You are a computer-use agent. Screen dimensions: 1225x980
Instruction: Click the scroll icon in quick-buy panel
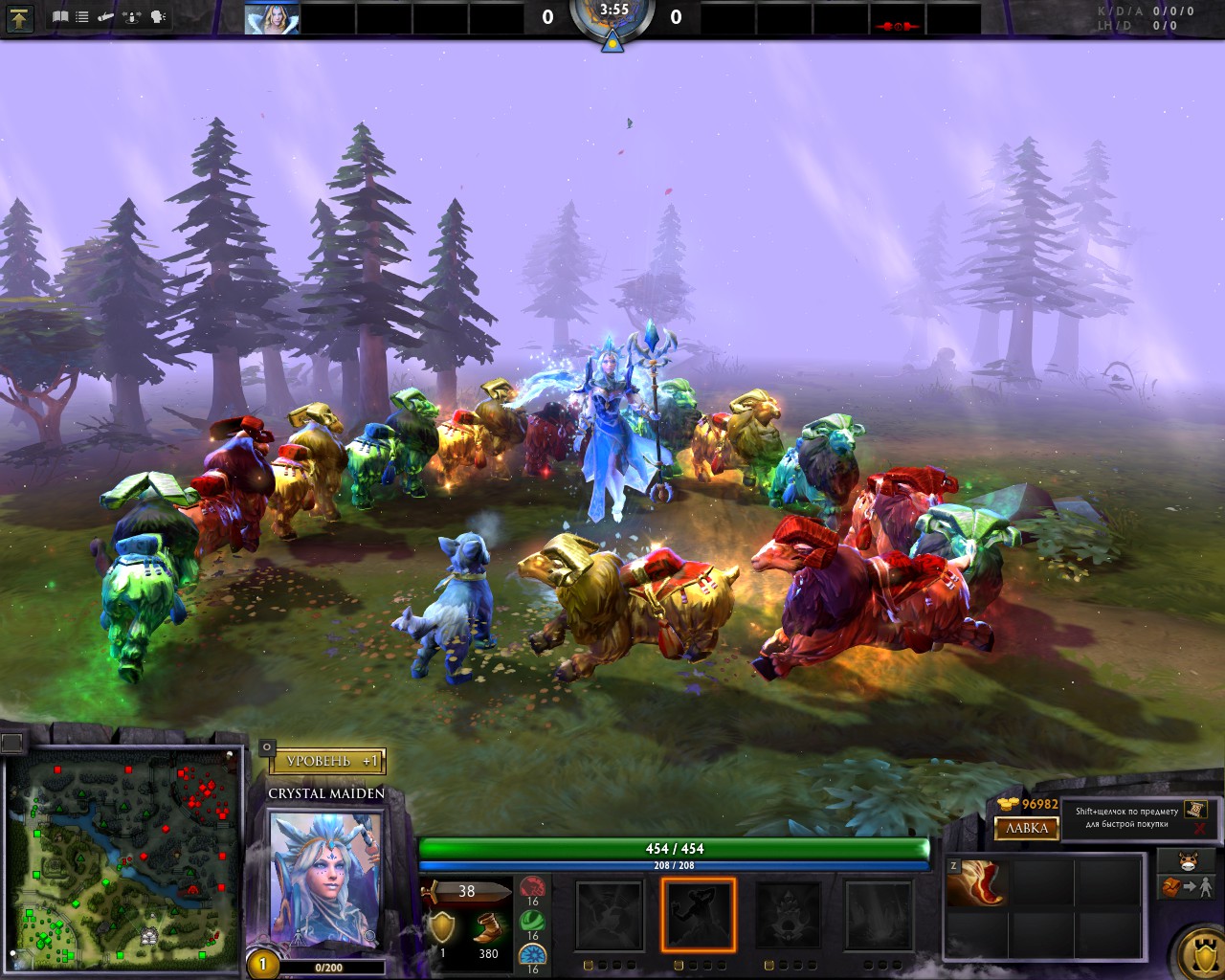(1194, 810)
